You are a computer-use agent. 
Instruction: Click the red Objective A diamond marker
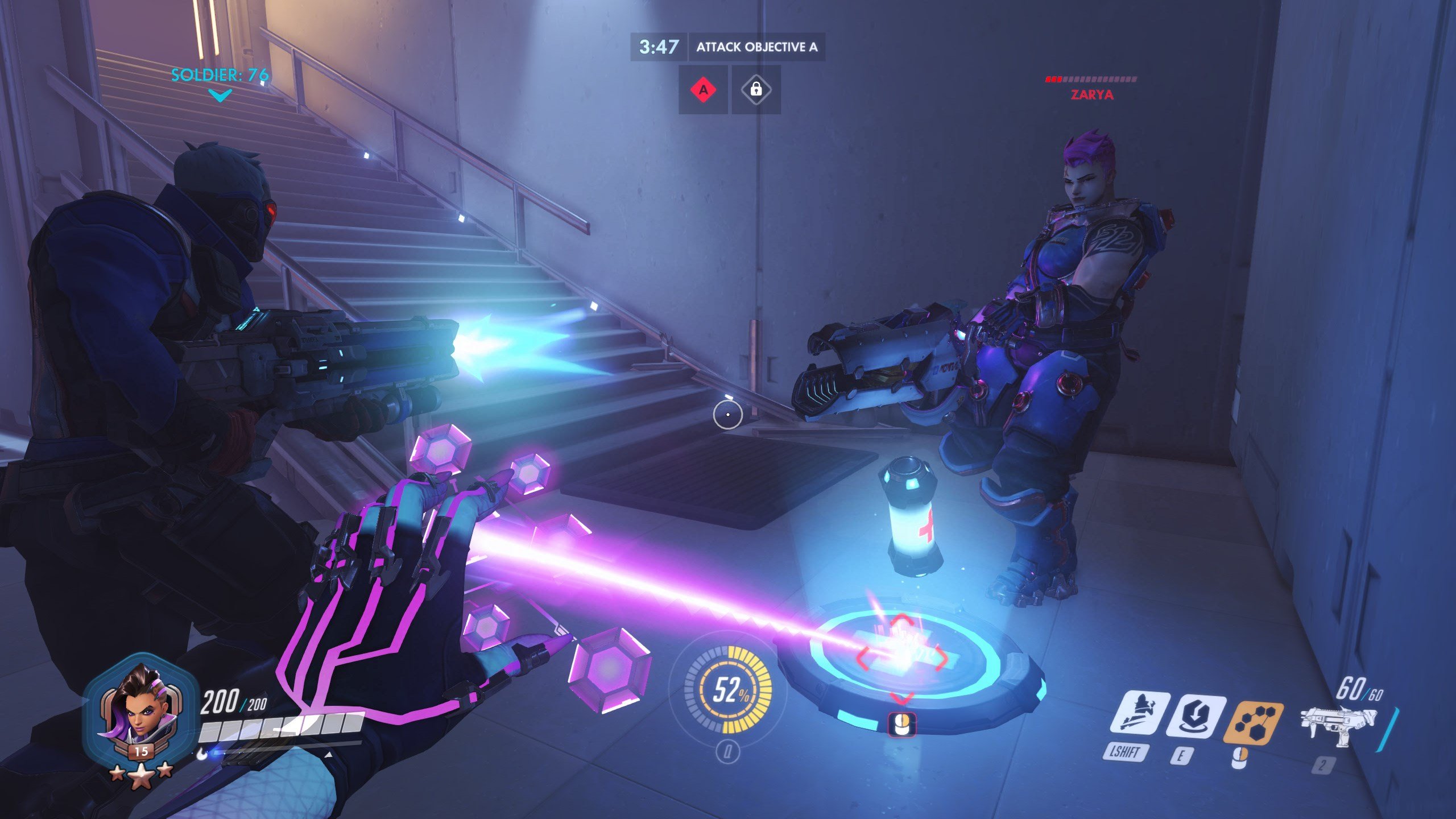click(x=704, y=89)
